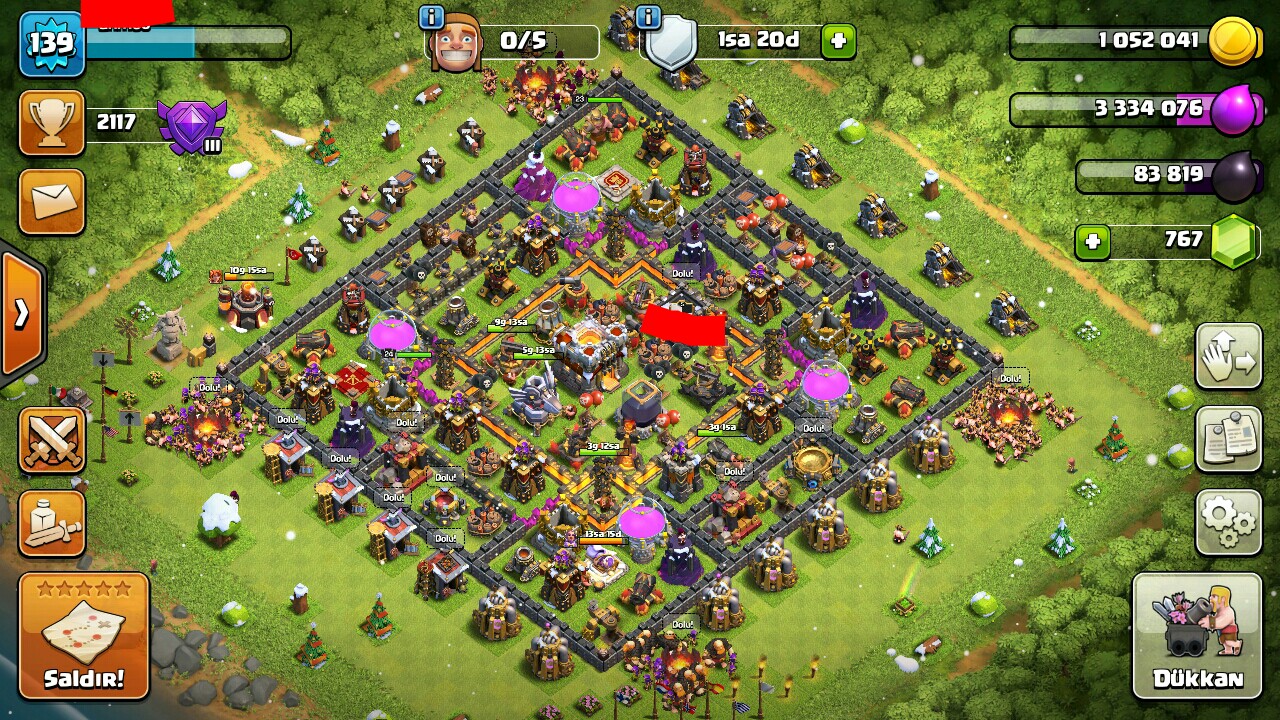
Task: Open the crossed swords war button
Action: (x=51, y=440)
